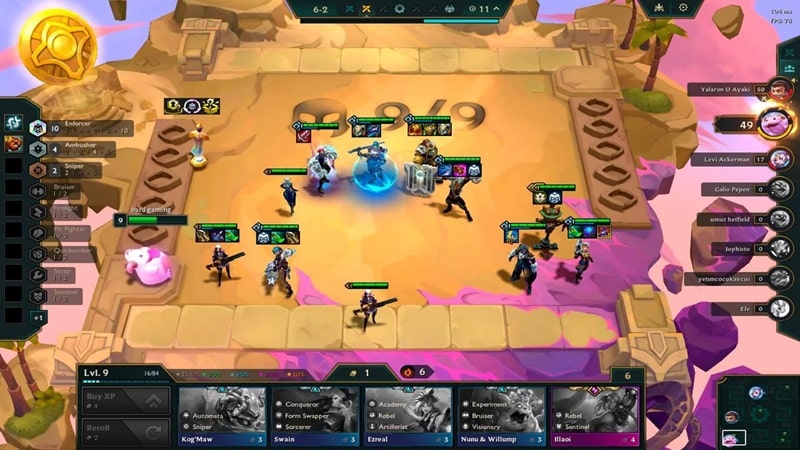Viewport: 800px width, 450px height.
Task: Click the Buy XP button
Action: tap(124, 402)
